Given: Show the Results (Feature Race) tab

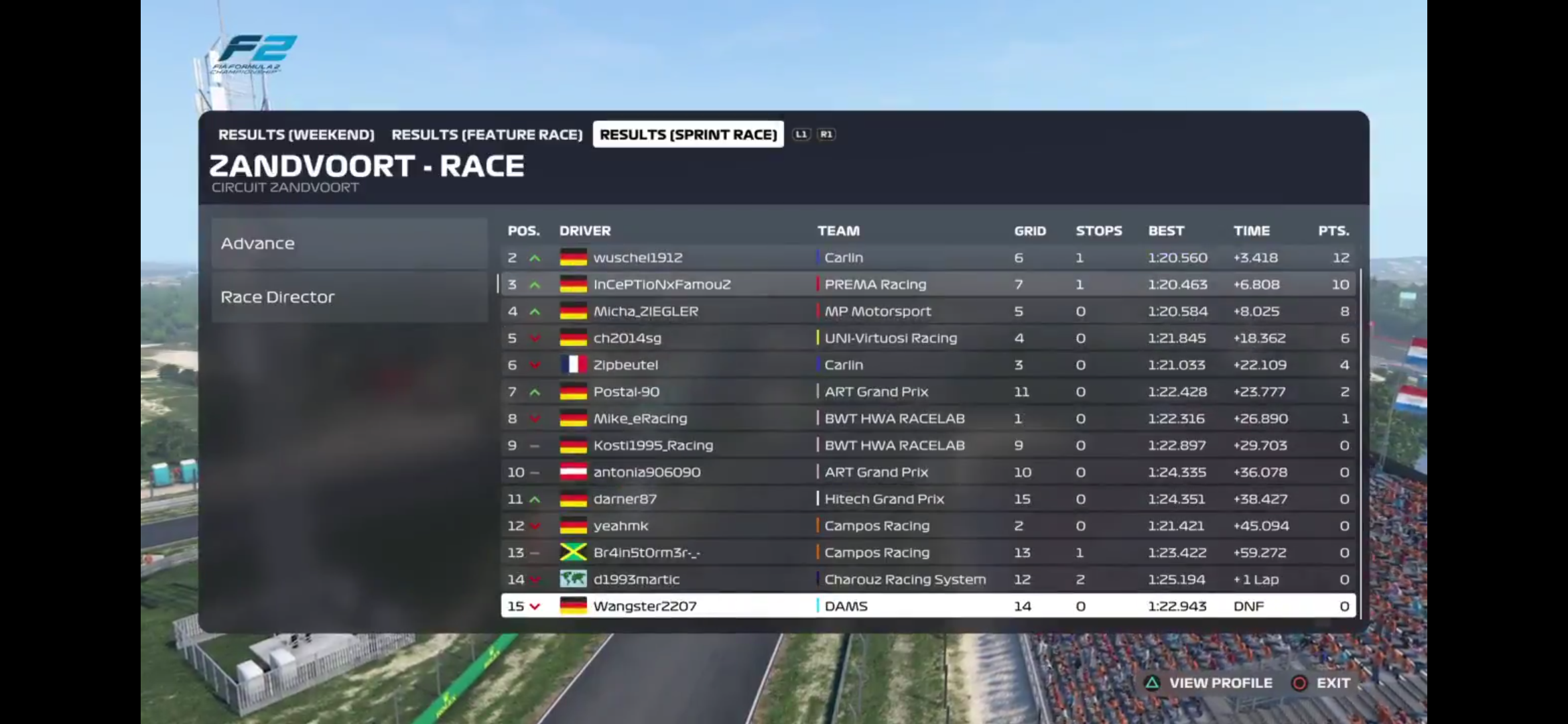Looking at the screenshot, I should (x=487, y=135).
